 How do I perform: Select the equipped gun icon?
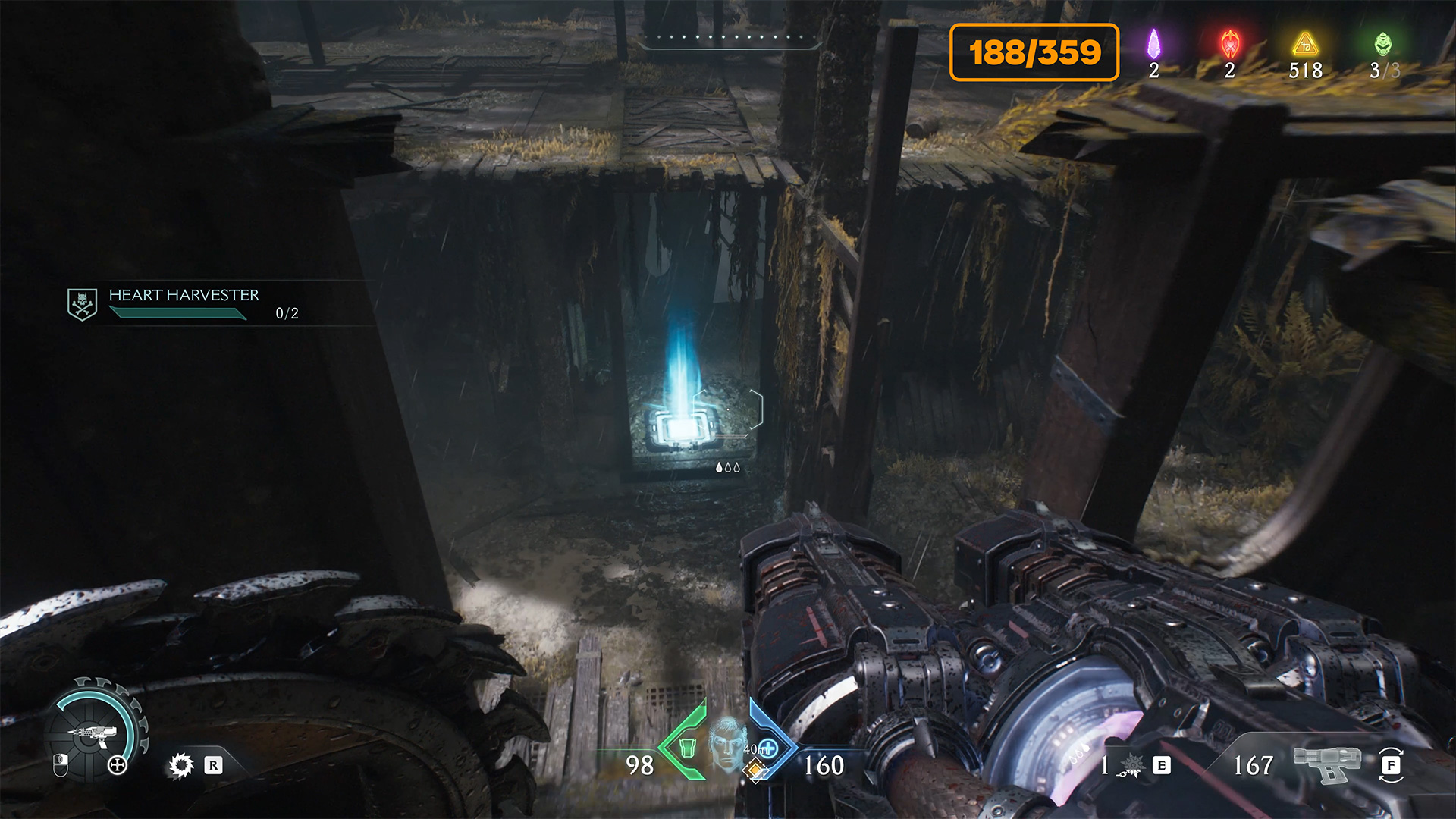point(1327,764)
